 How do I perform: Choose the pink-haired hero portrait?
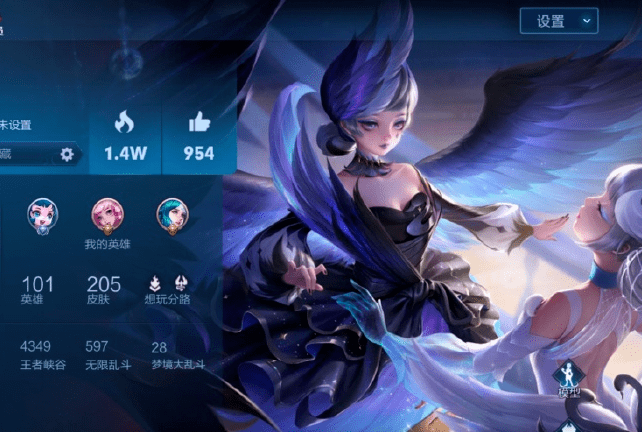pyautogui.click(x=107, y=214)
